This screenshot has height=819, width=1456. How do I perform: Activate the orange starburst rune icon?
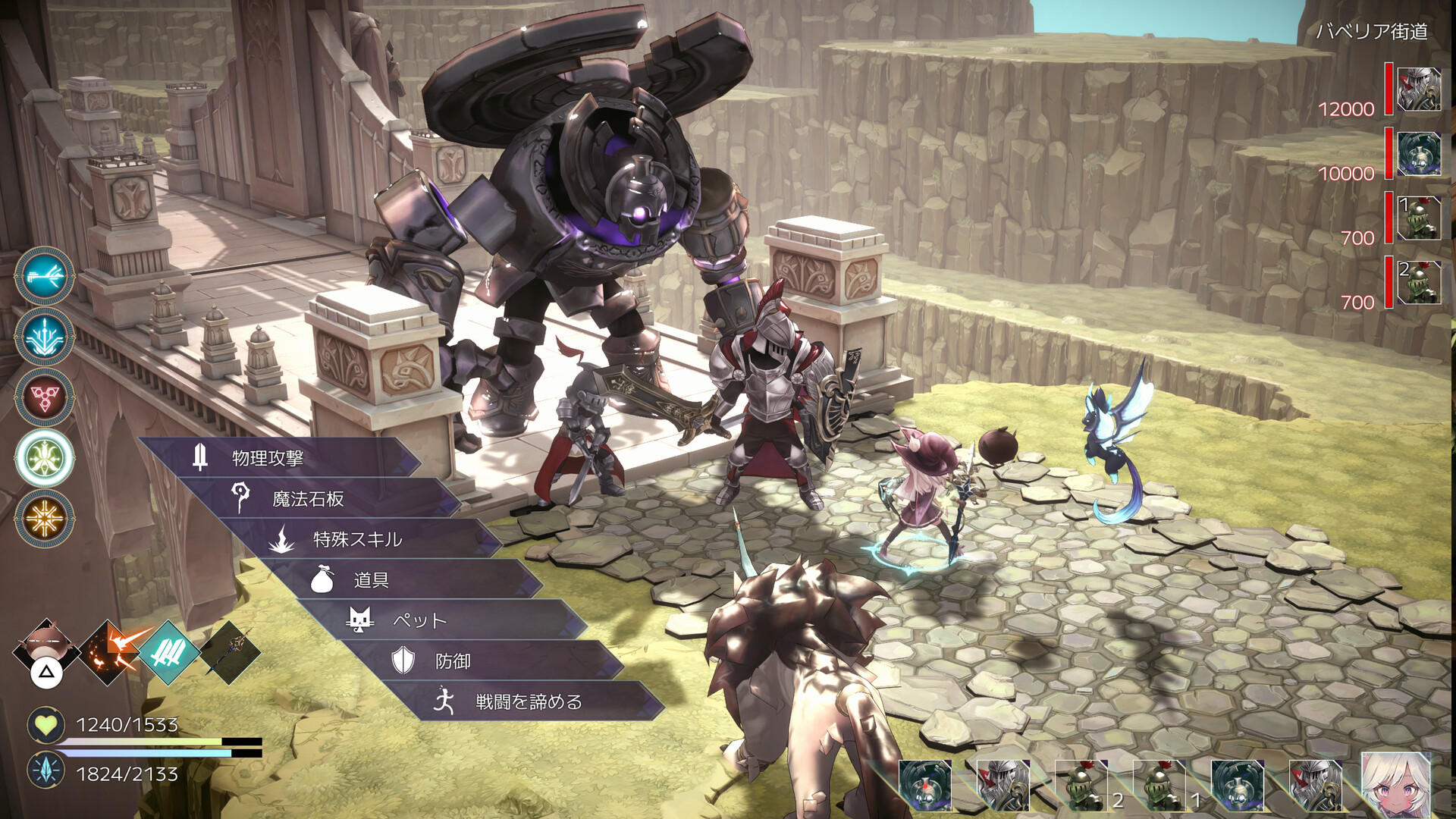(45, 519)
